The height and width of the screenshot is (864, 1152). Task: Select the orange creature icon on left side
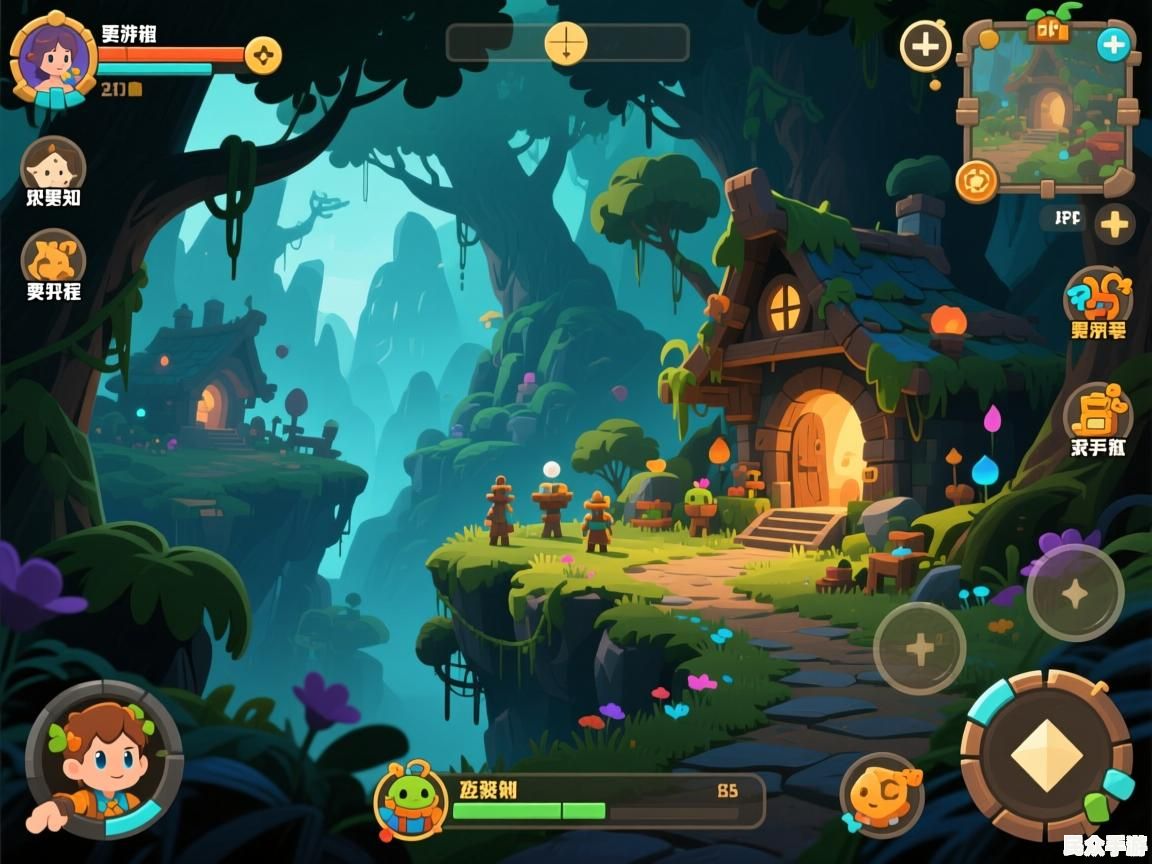(x=53, y=258)
